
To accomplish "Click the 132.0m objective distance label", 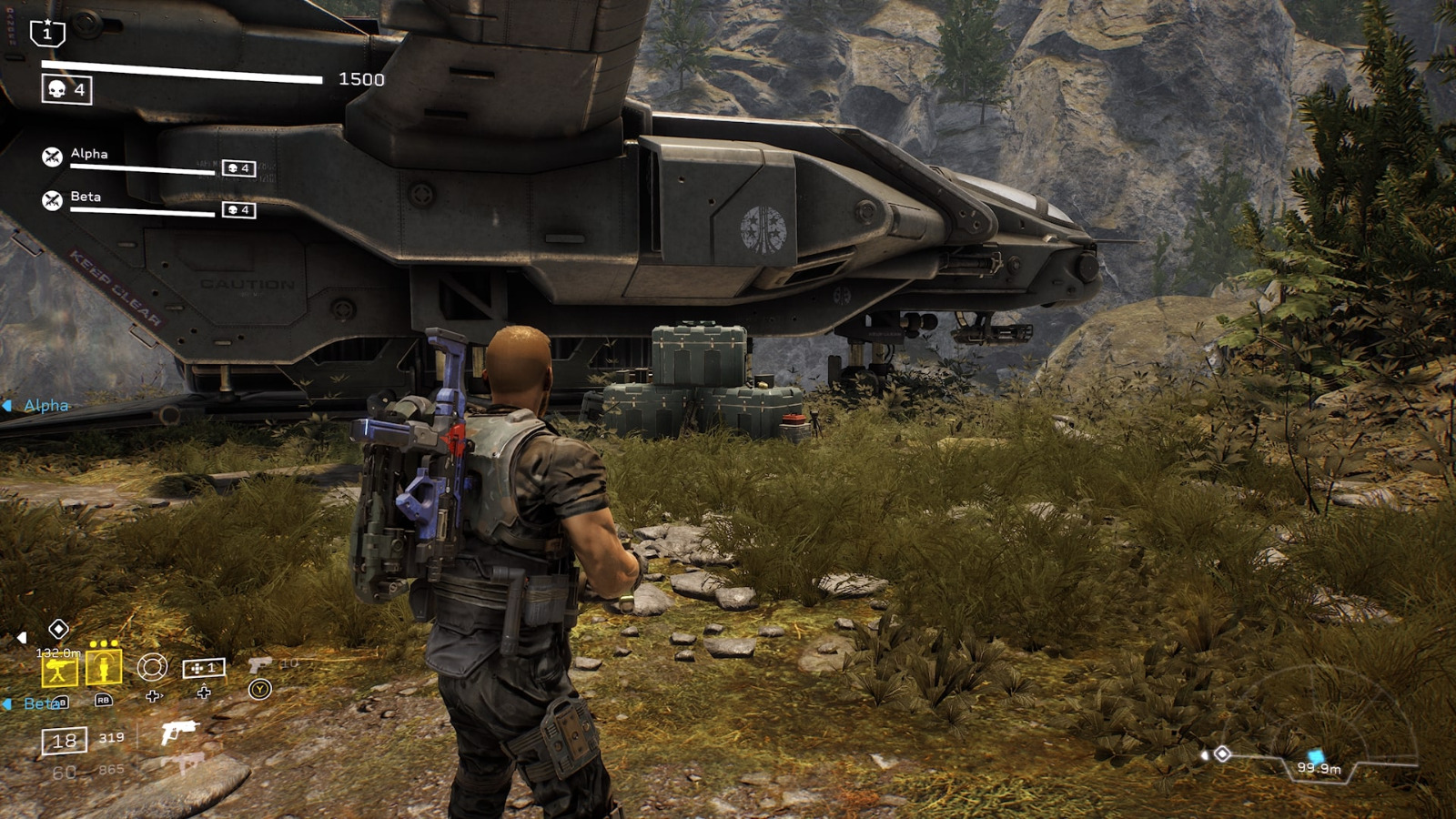I will (58, 652).
